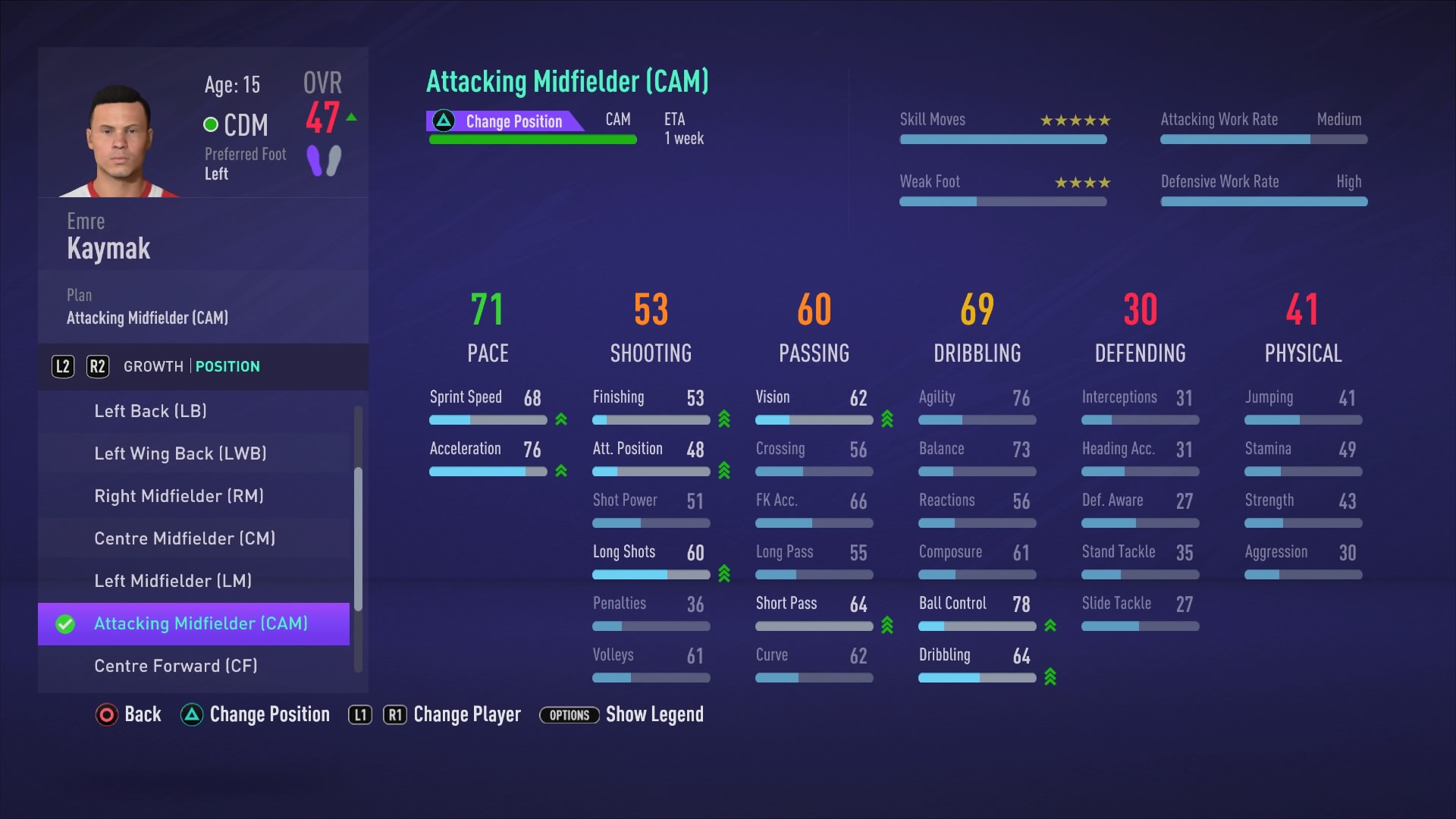Viewport: 1456px width, 819px height.
Task: Activate Change Position in the footer
Action: coord(256,714)
